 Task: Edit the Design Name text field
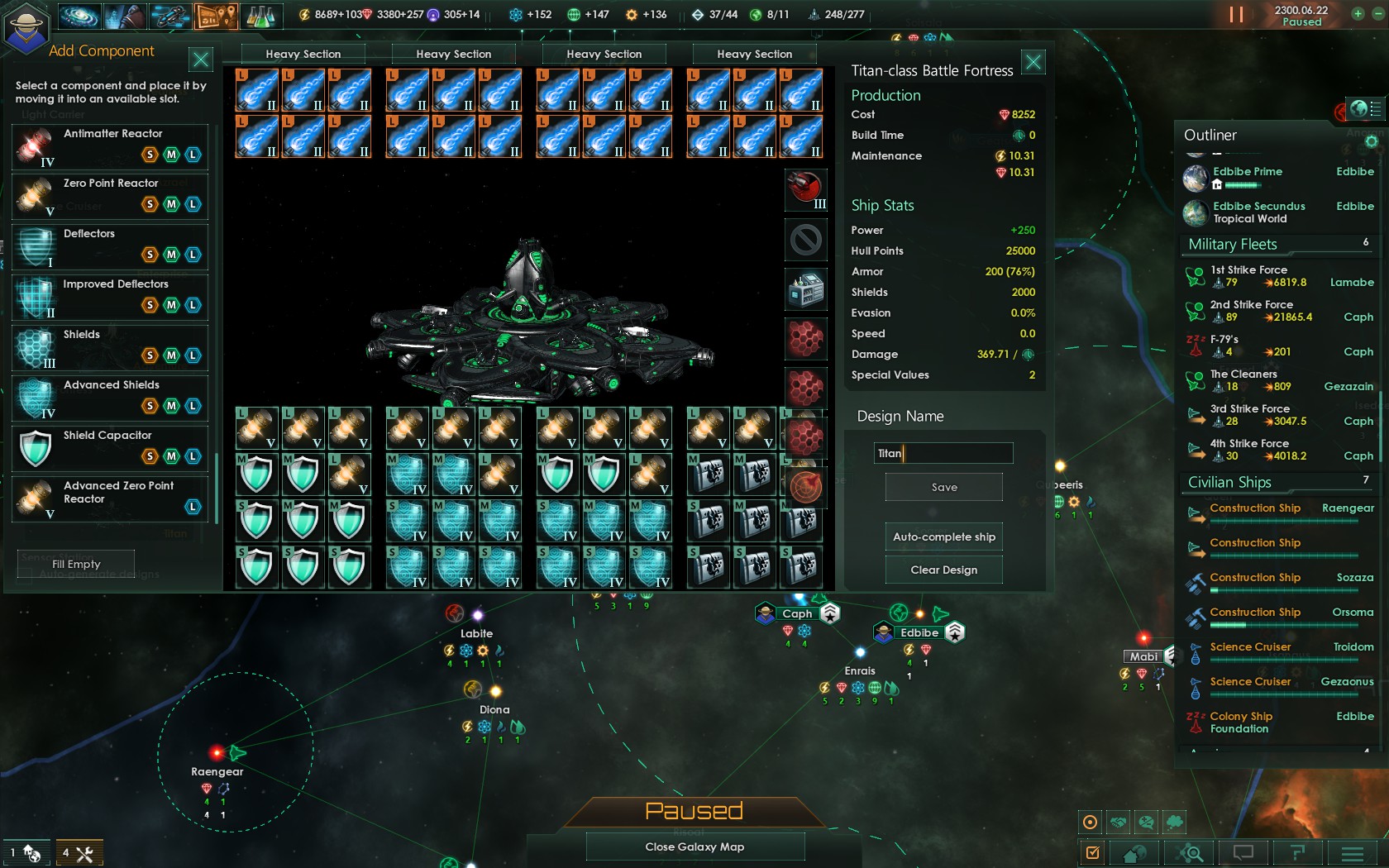(x=943, y=453)
